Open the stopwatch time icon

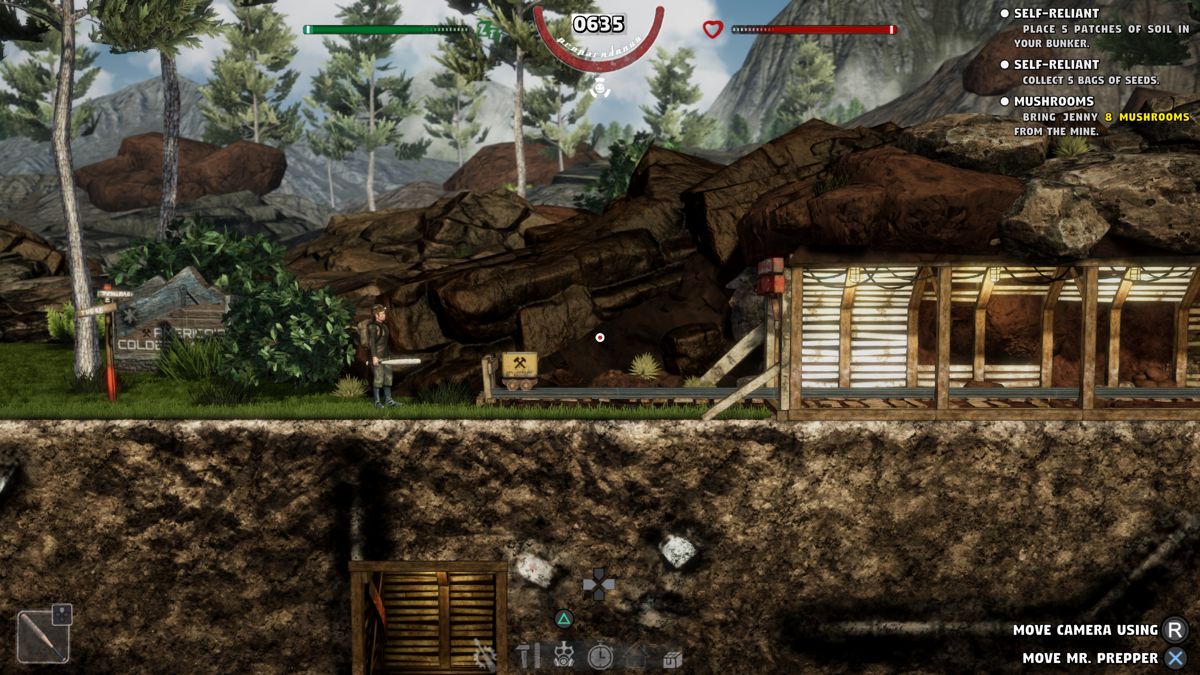click(x=600, y=656)
